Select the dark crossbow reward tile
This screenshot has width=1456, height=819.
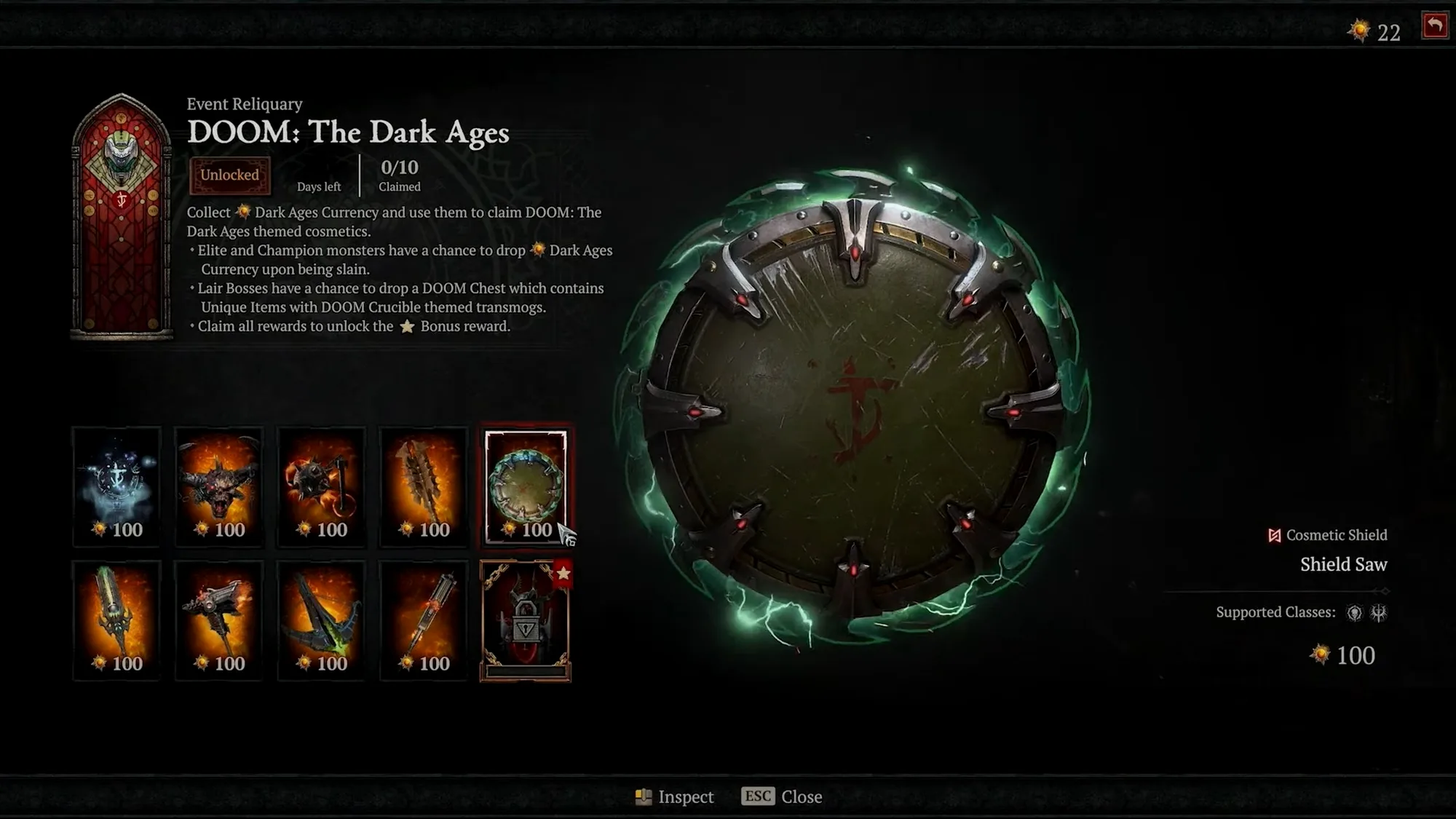(321, 620)
